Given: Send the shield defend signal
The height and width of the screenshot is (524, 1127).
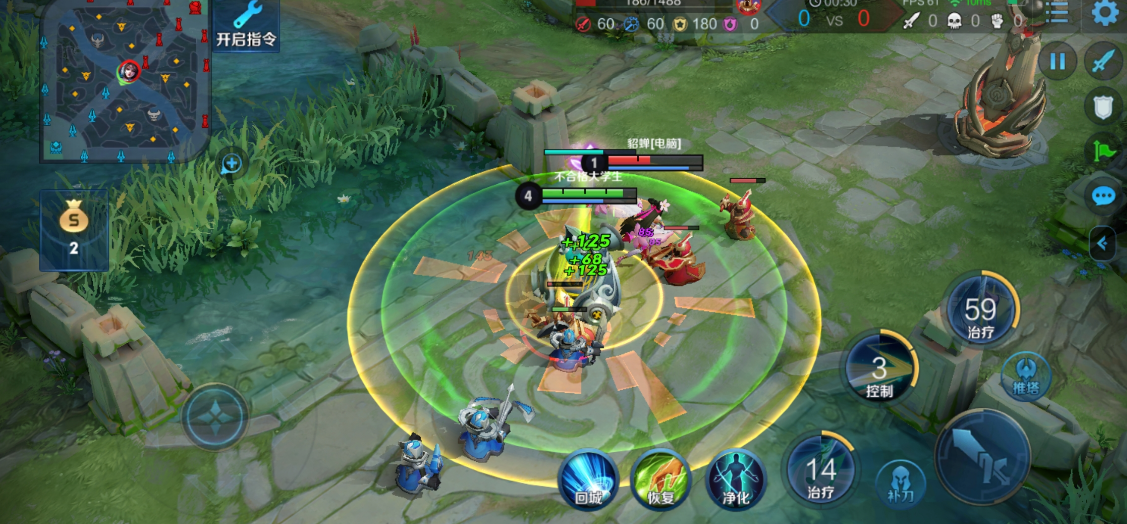Looking at the screenshot, I should 1103,107.
